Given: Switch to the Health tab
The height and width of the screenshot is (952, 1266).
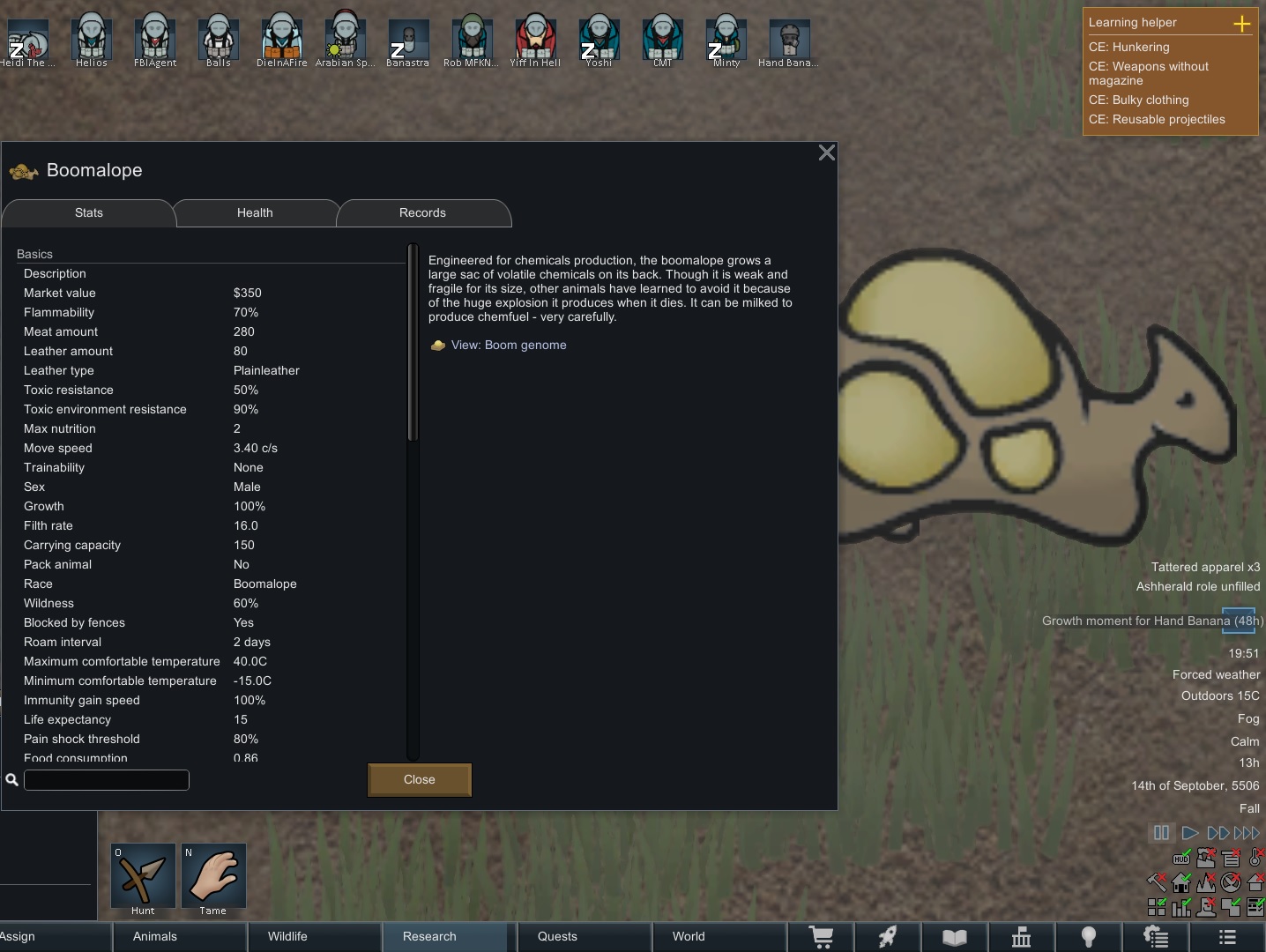Looking at the screenshot, I should (255, 213).
